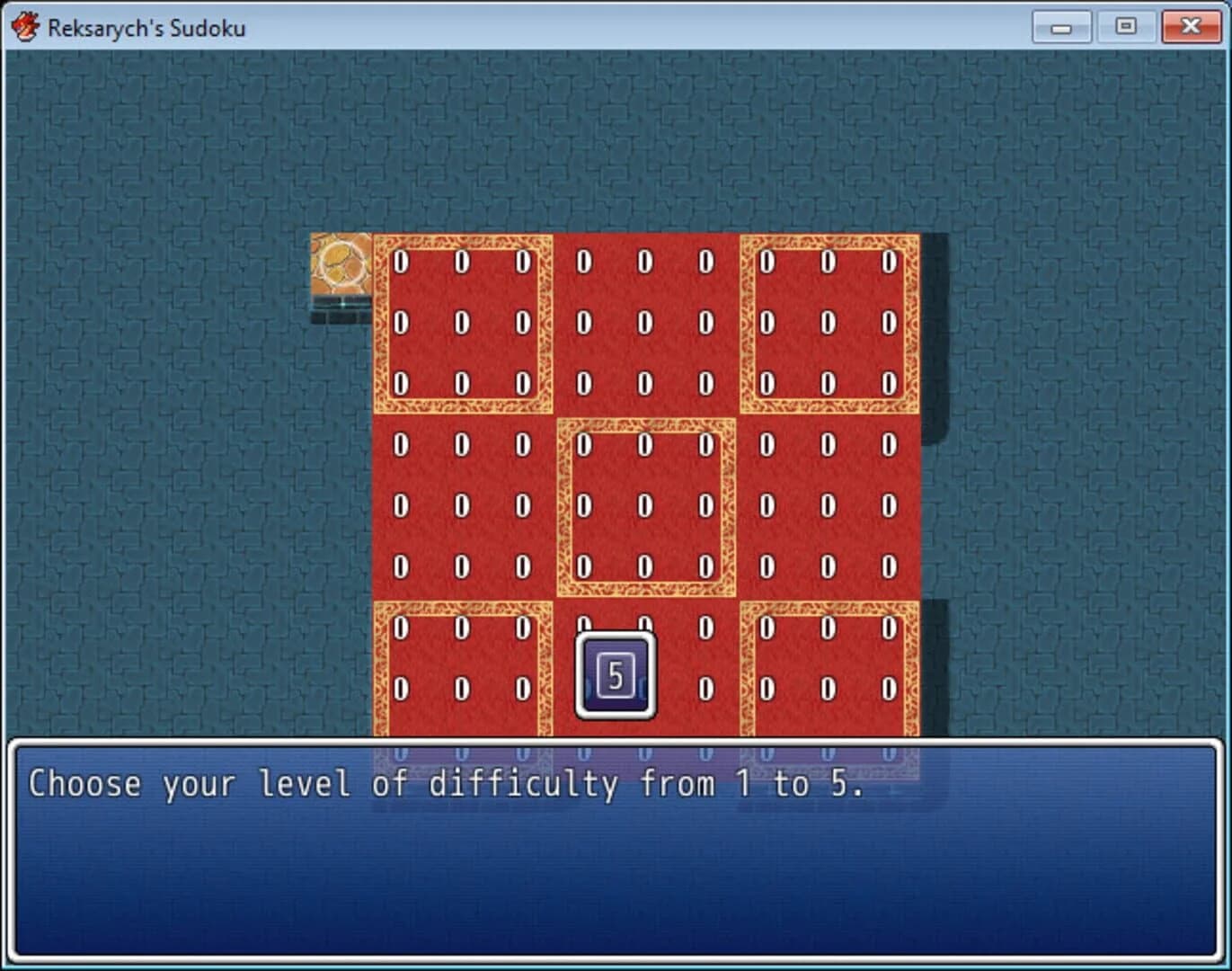Select the Reksarych's Sudoku title bar icon
Screen dimensions: 1232x971
25,26
